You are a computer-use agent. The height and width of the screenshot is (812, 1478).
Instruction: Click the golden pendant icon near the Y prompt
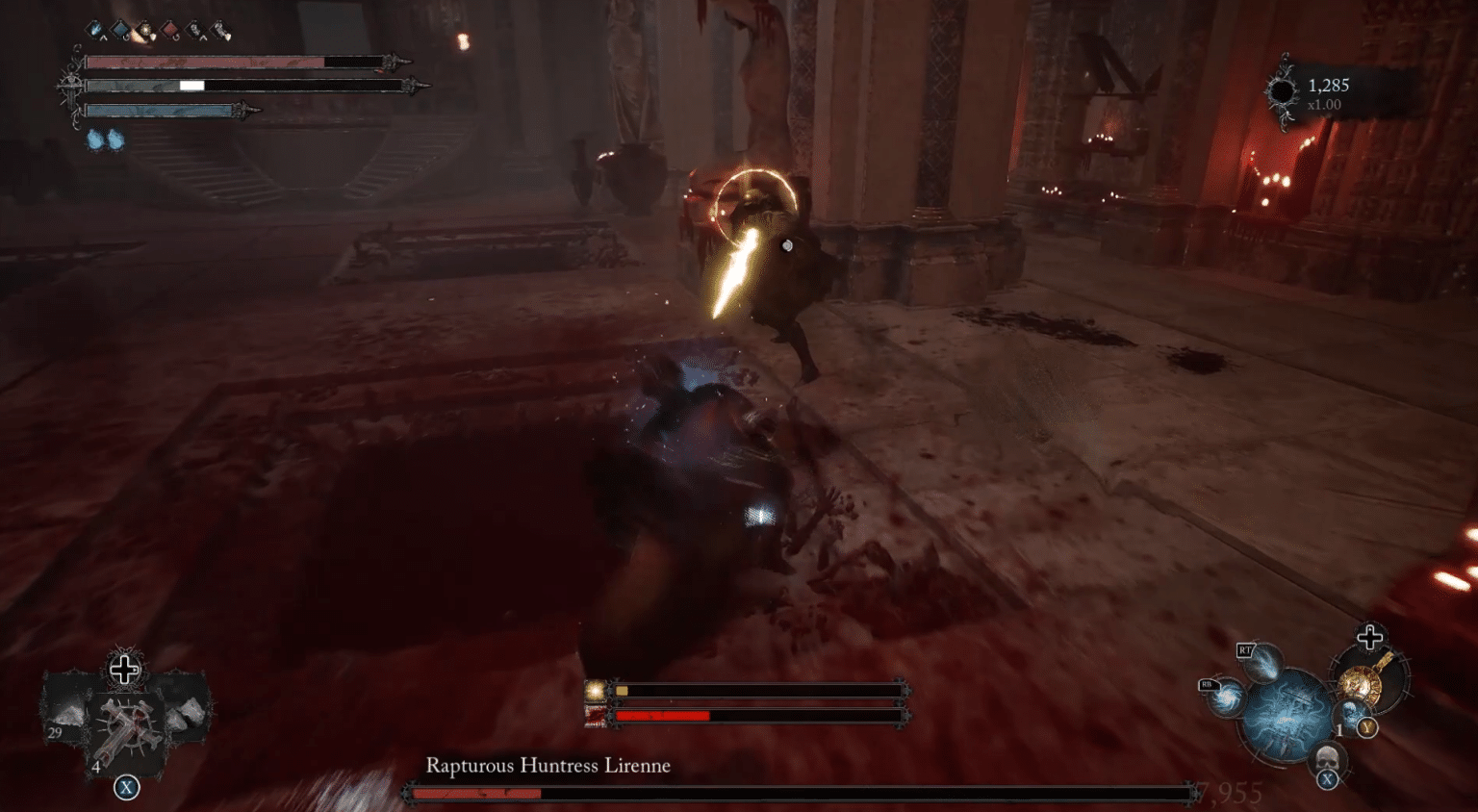[x=1361, y=683]
